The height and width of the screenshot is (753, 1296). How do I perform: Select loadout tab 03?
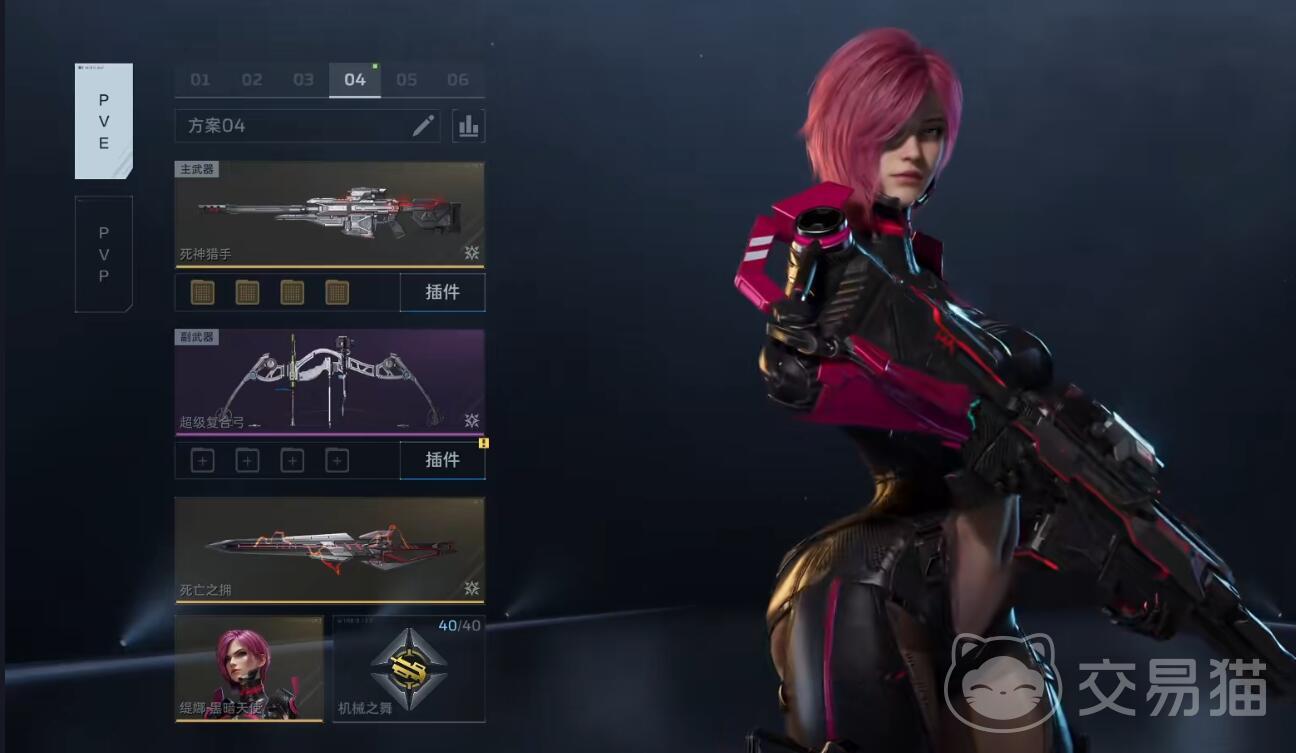click(303, 80)
